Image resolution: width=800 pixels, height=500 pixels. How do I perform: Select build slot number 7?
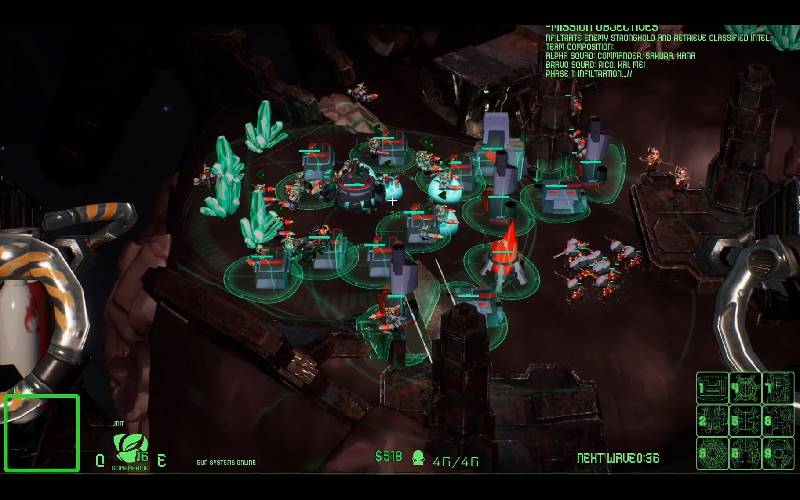(x=777, y=388)
